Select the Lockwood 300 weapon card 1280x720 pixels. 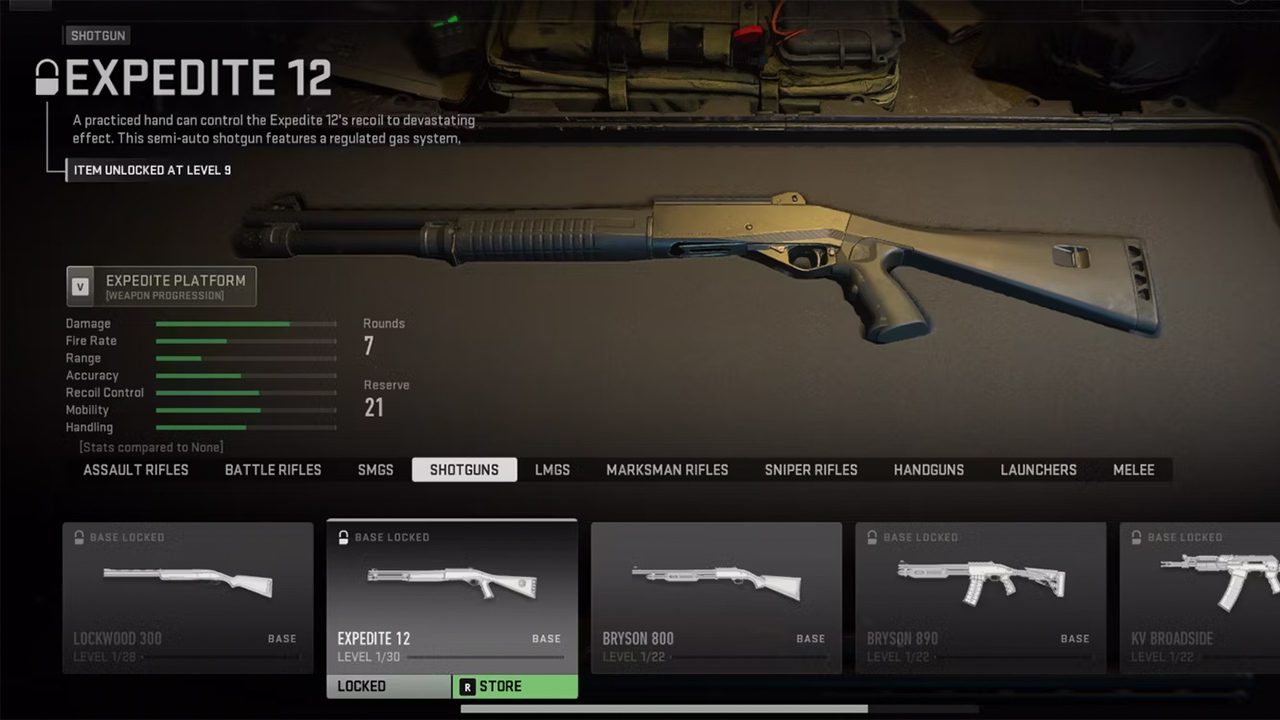pyautogui.click(x=188, y=597)
